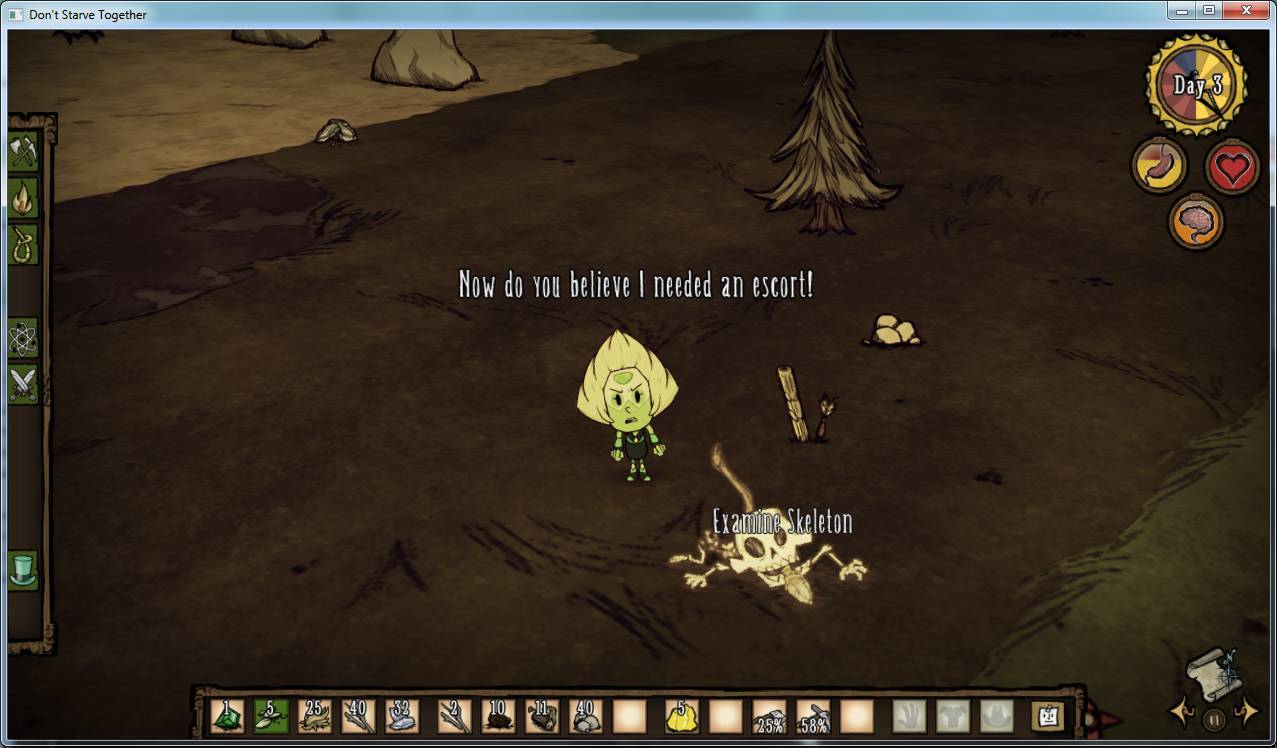
Task: Open the Science atom crafting tab
Action: 22,339
